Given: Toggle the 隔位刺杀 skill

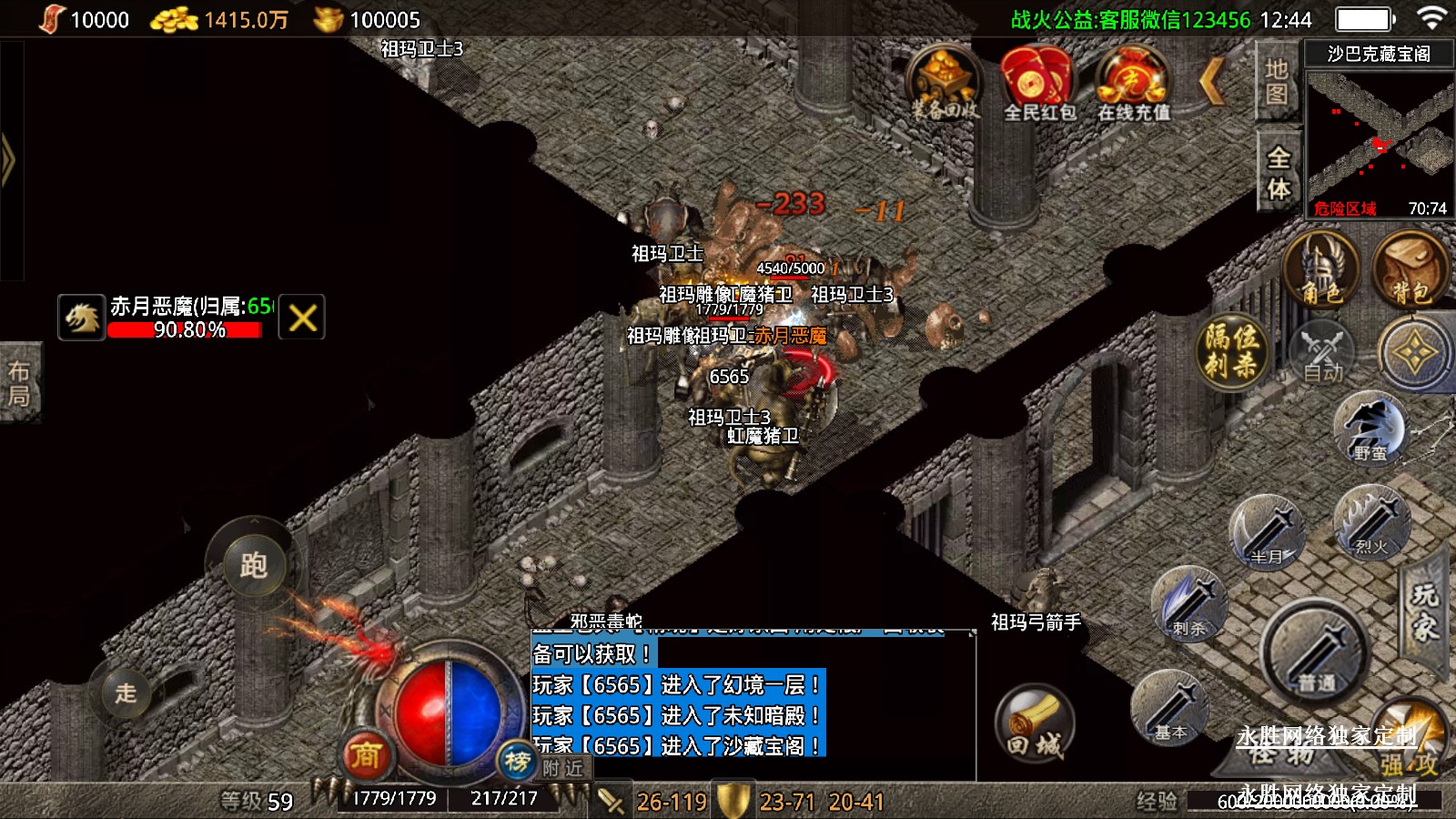Looking at the screenshot, I should (1231, 351).
